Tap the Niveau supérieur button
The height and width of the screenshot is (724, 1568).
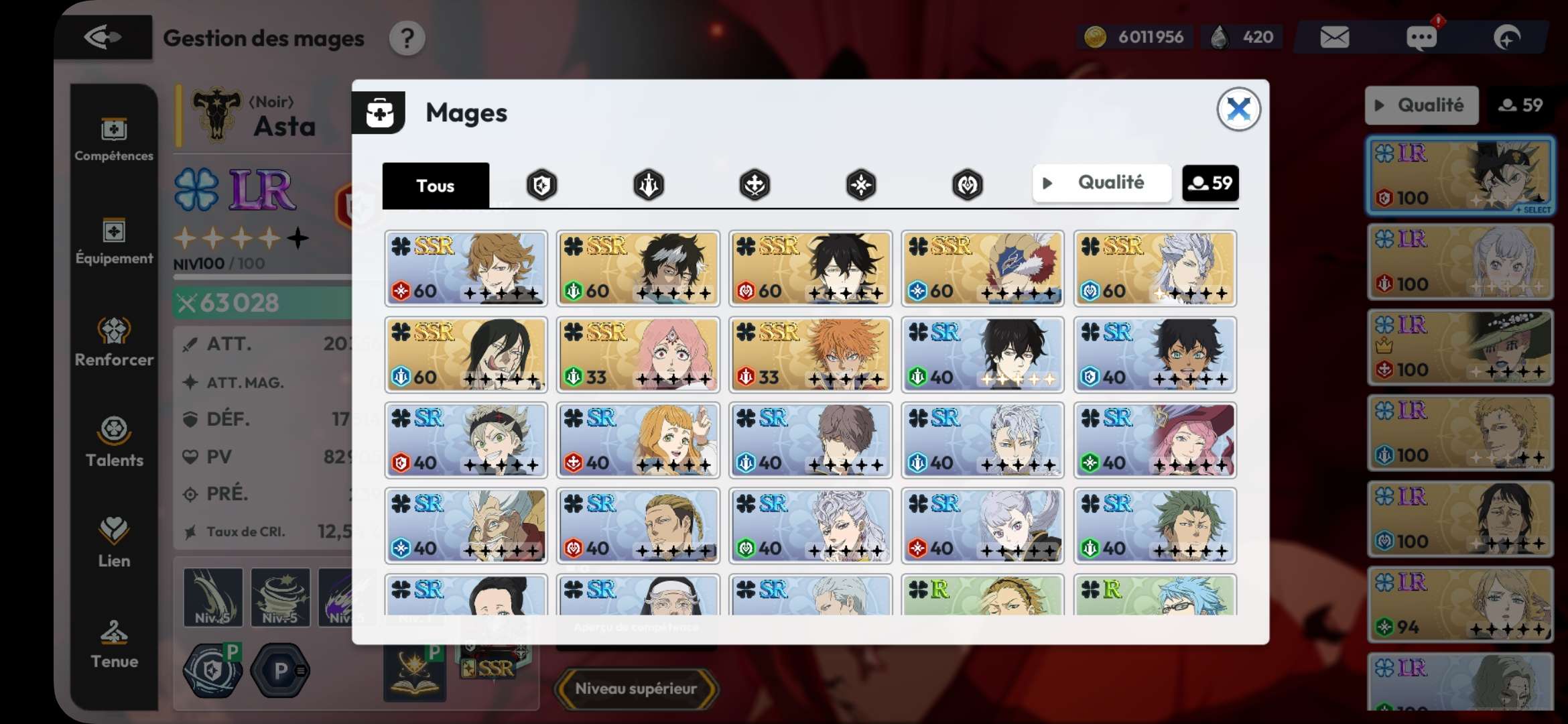(635, 688)
